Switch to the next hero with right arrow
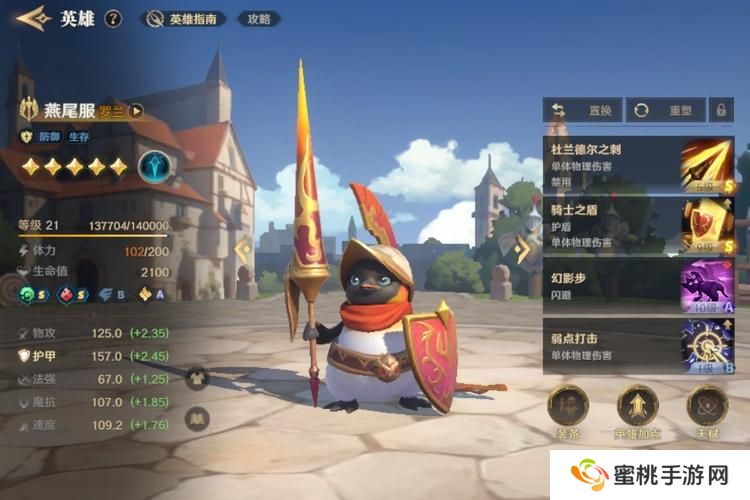This screenshot has width=750, height=500. 522,250
